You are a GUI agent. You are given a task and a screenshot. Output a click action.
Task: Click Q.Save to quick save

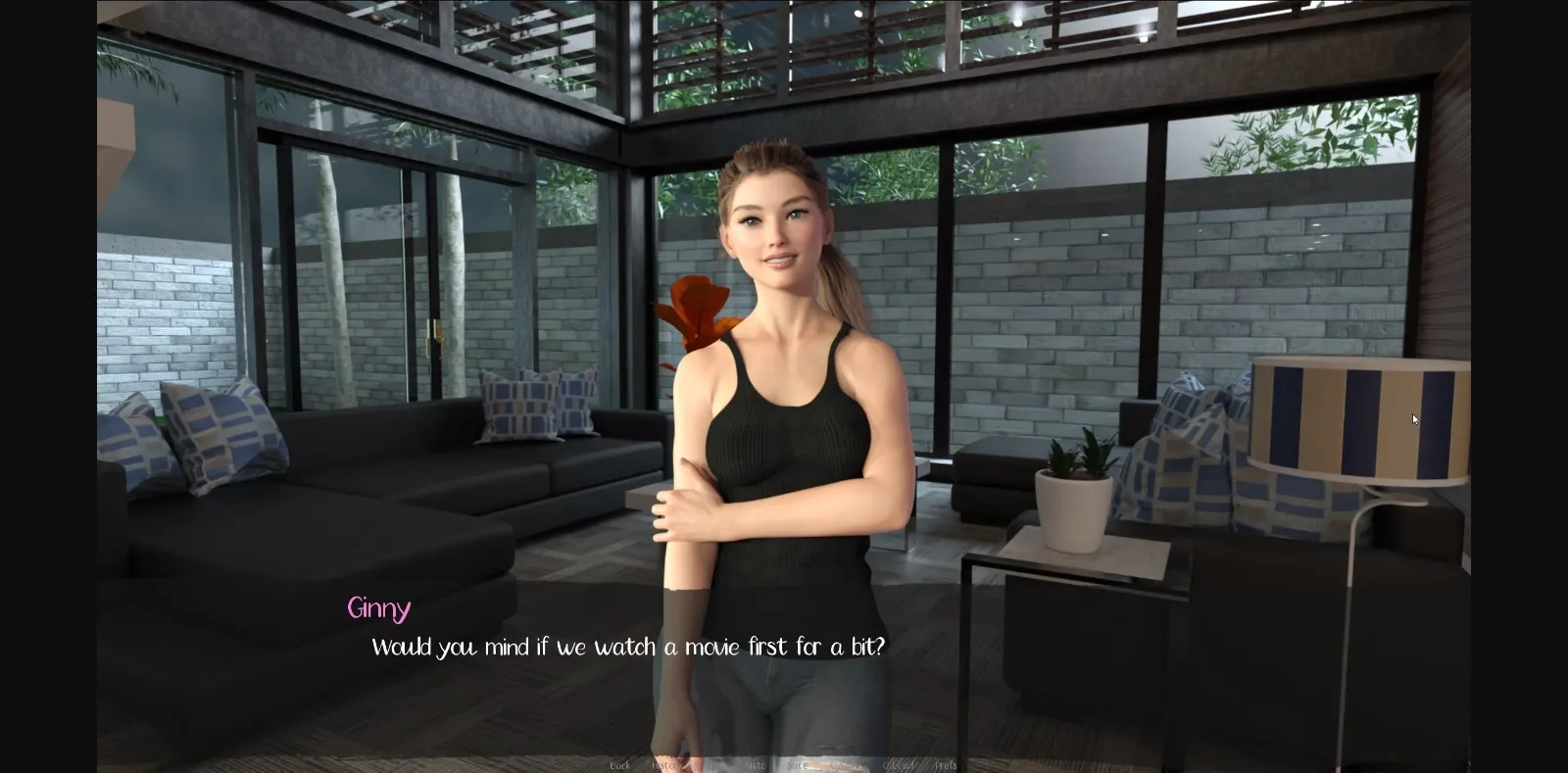pos(845,765)
